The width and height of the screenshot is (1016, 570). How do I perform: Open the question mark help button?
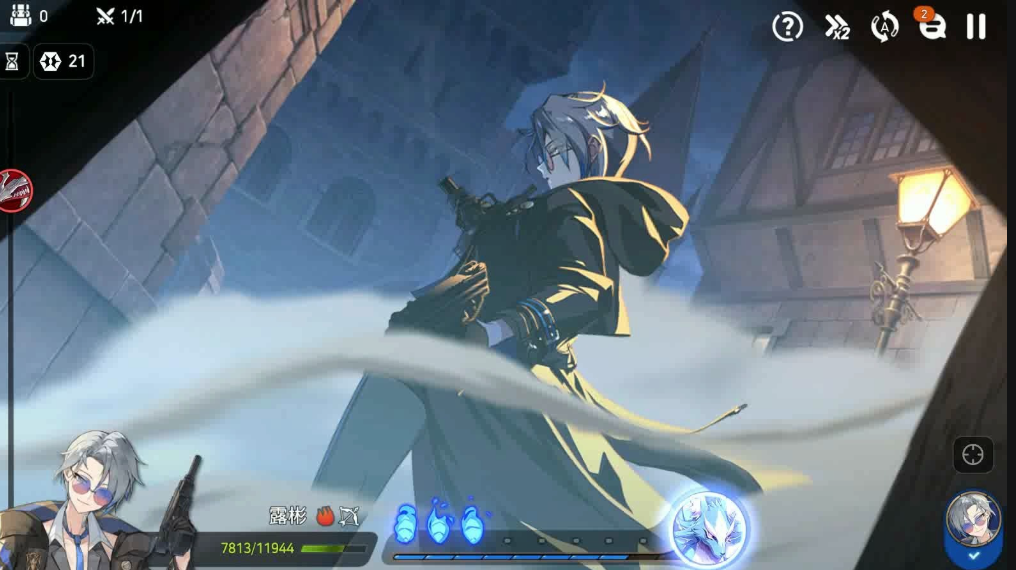[x=788, y=27]
